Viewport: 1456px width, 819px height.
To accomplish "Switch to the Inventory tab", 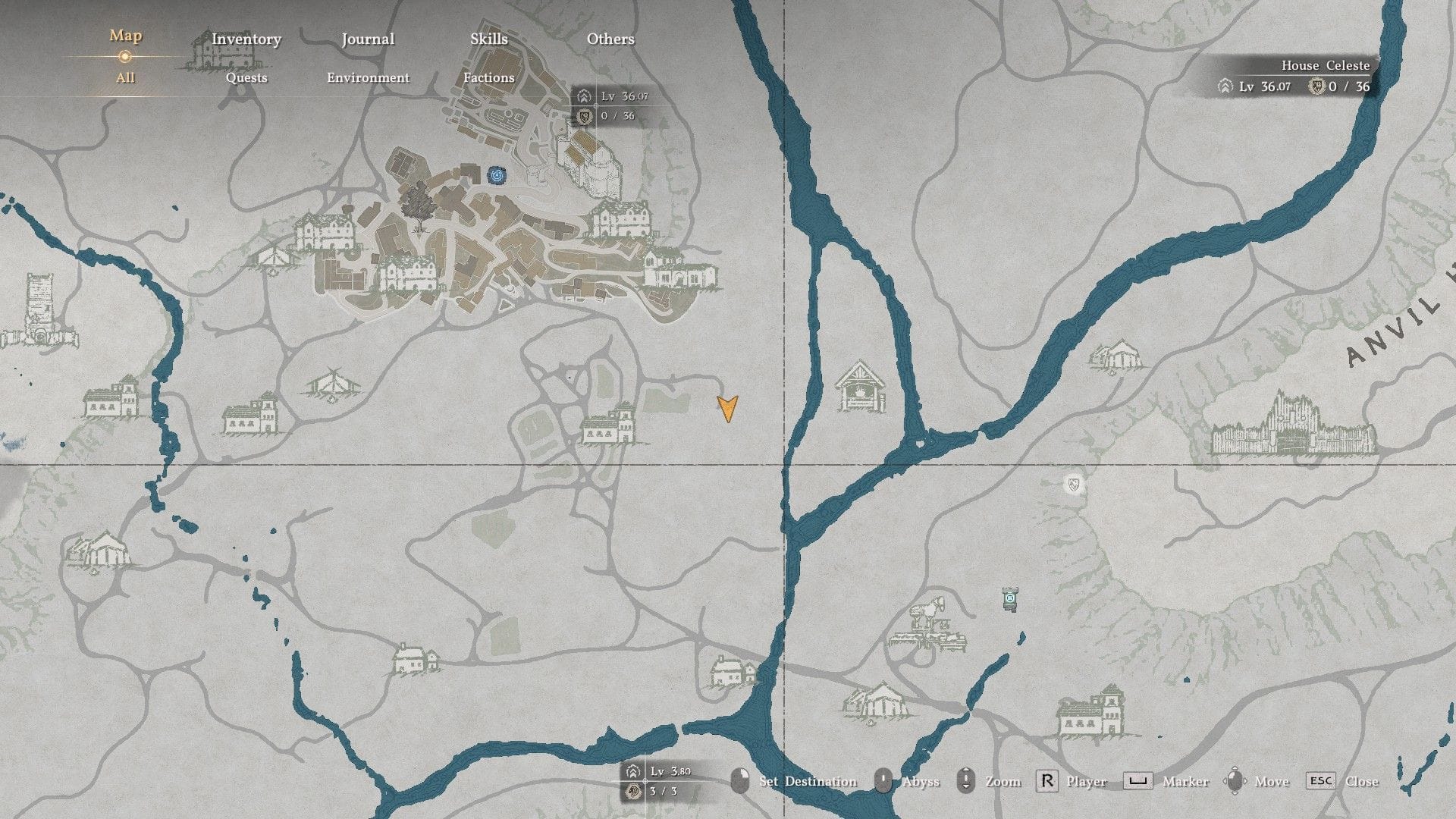I will (x=246, y=39).
